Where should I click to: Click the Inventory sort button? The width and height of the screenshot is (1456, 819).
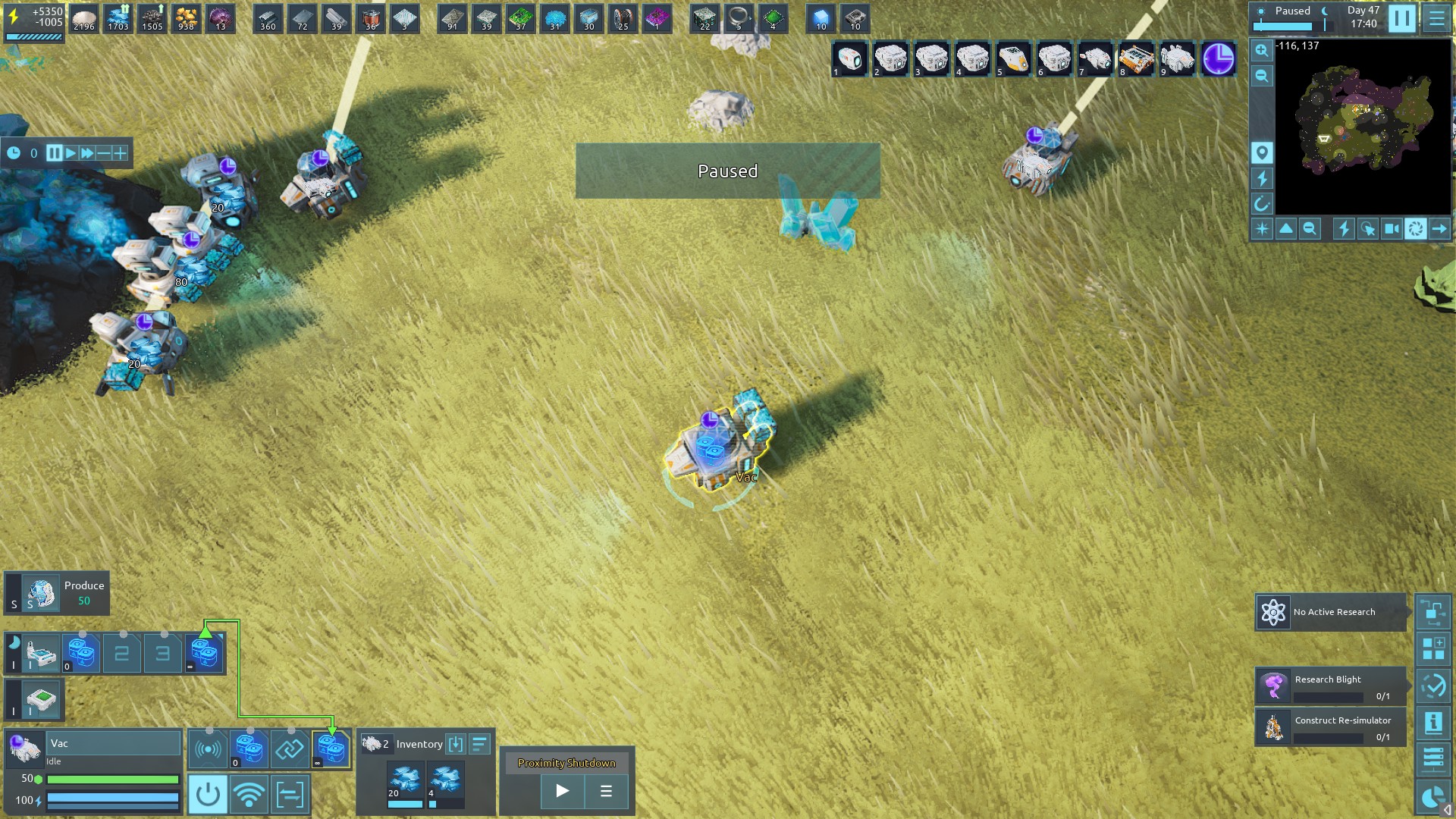(x=479, y=744)
